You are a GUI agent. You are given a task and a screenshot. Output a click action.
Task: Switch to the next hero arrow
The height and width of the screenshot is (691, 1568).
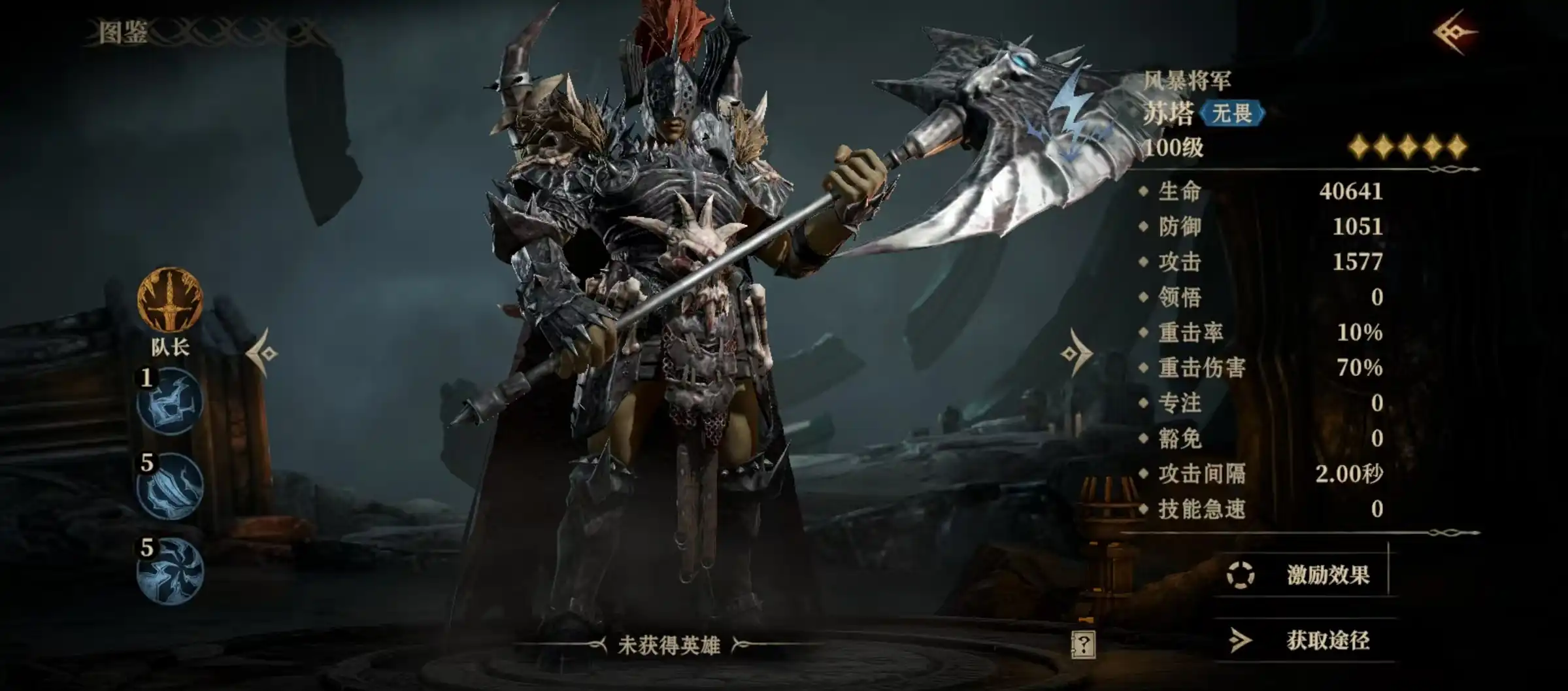coord(1075,353)
